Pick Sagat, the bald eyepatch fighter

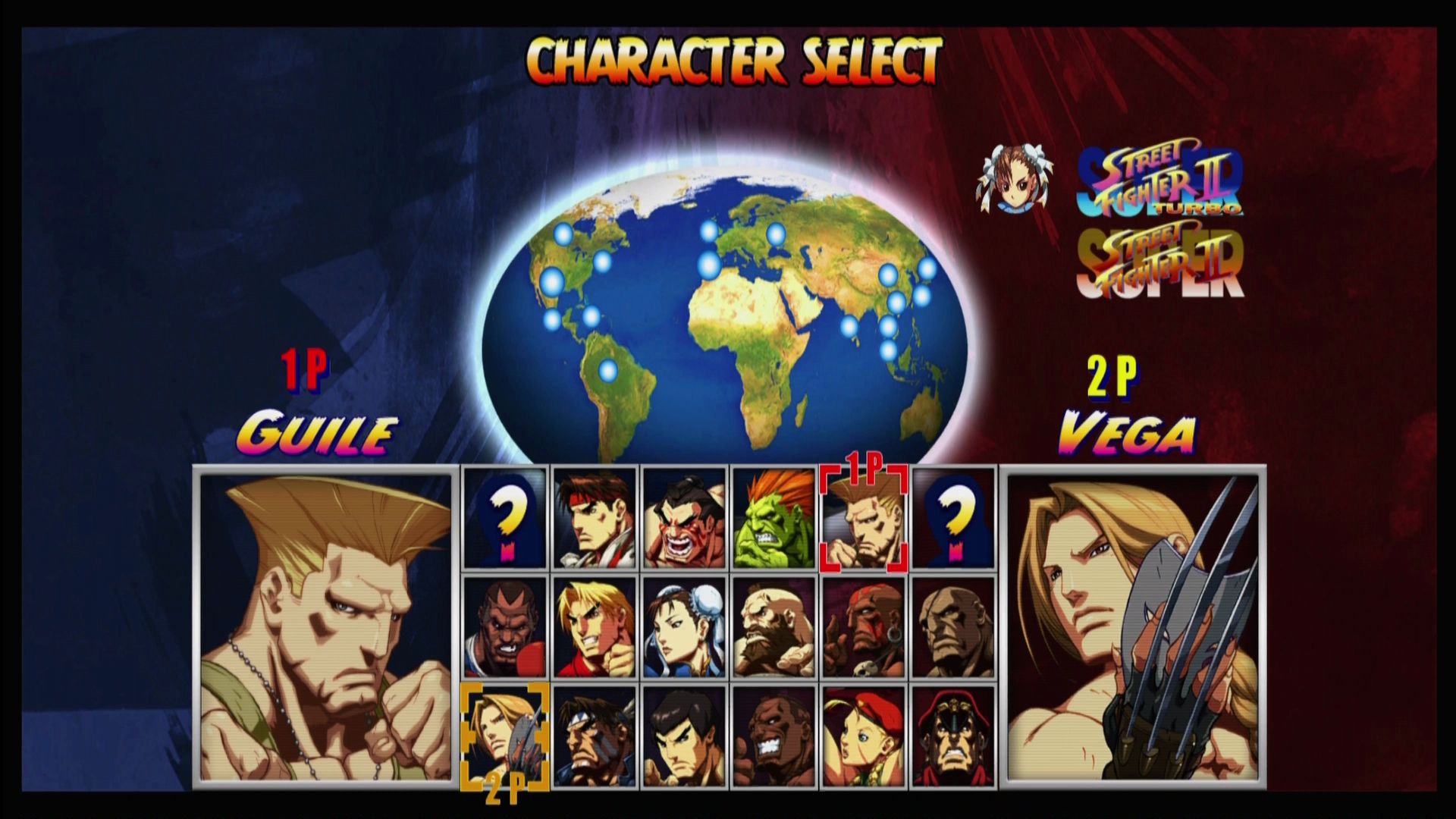tap(952, 627)
